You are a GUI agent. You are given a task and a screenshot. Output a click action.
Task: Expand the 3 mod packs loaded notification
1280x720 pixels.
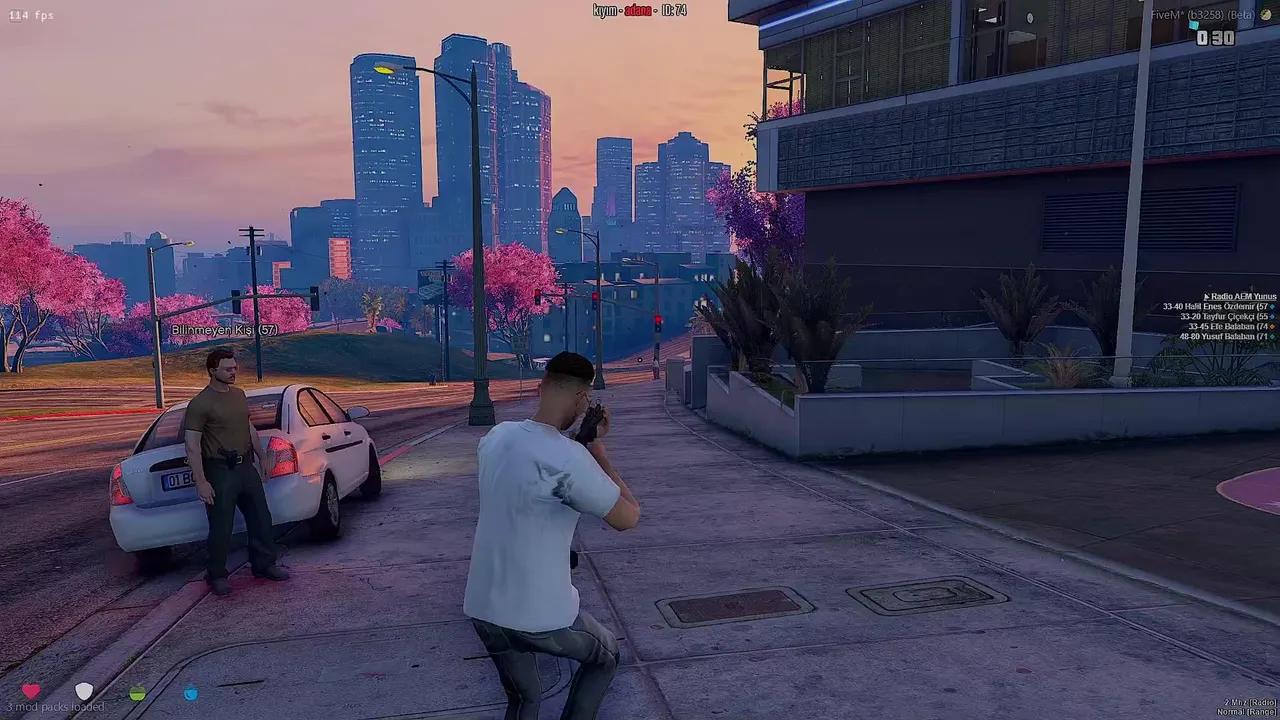pyautogui.click(x=57, y=705)
